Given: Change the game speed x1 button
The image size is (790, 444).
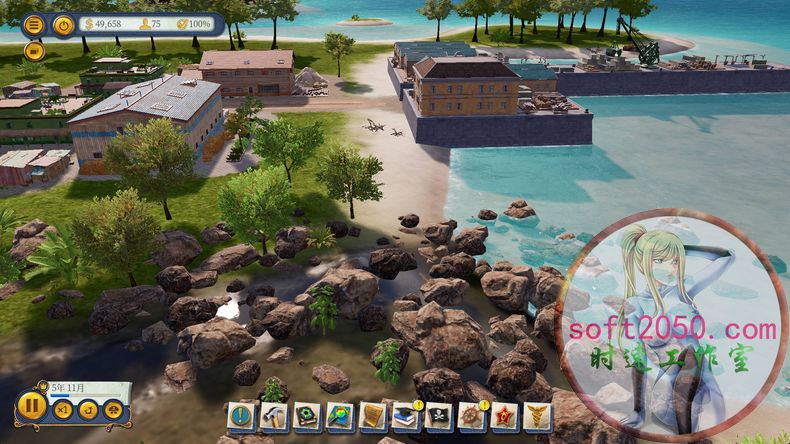Looking at the screenshot, I should pyautogui.click(x=63, y=410).
